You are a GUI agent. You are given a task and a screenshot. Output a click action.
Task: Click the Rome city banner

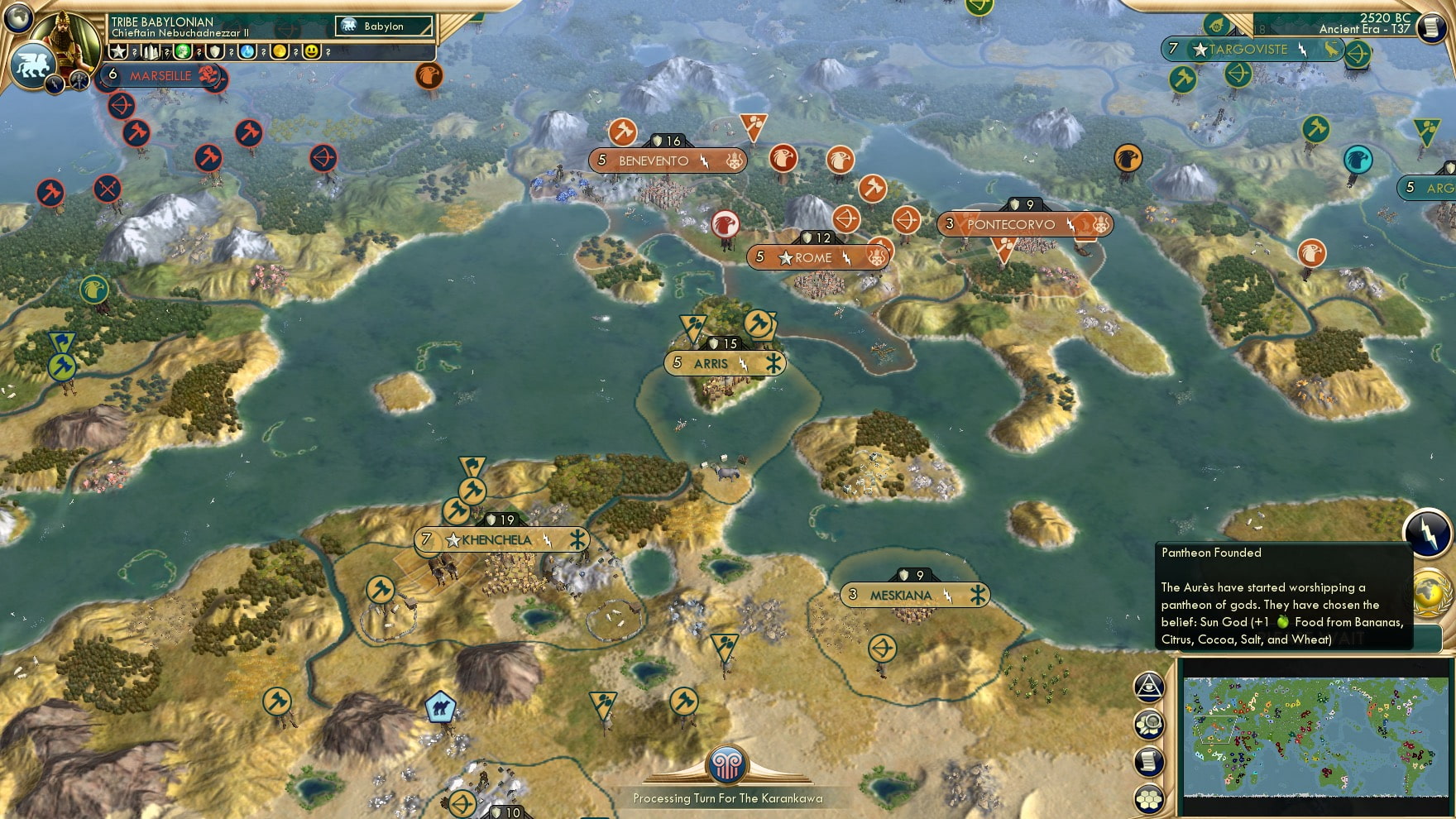point(815,257)
